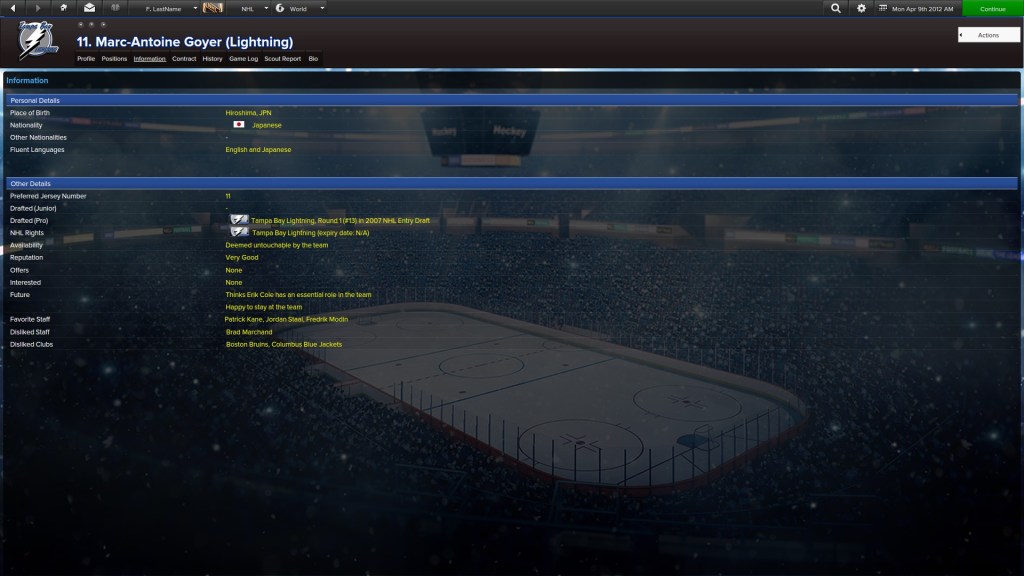View the player's History tab

click(x=212, y=59)
